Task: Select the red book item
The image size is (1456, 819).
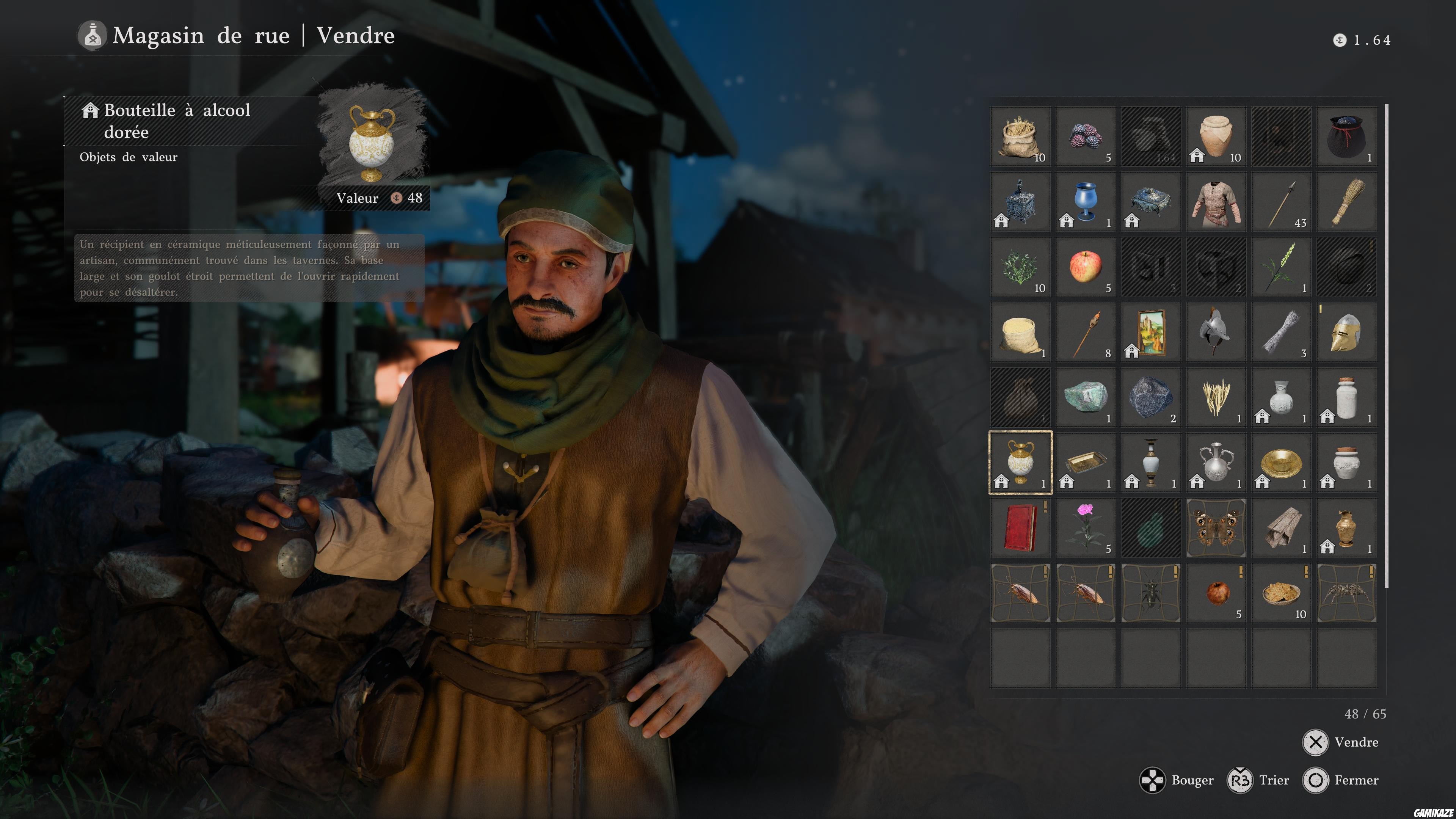Action: 1020,527
